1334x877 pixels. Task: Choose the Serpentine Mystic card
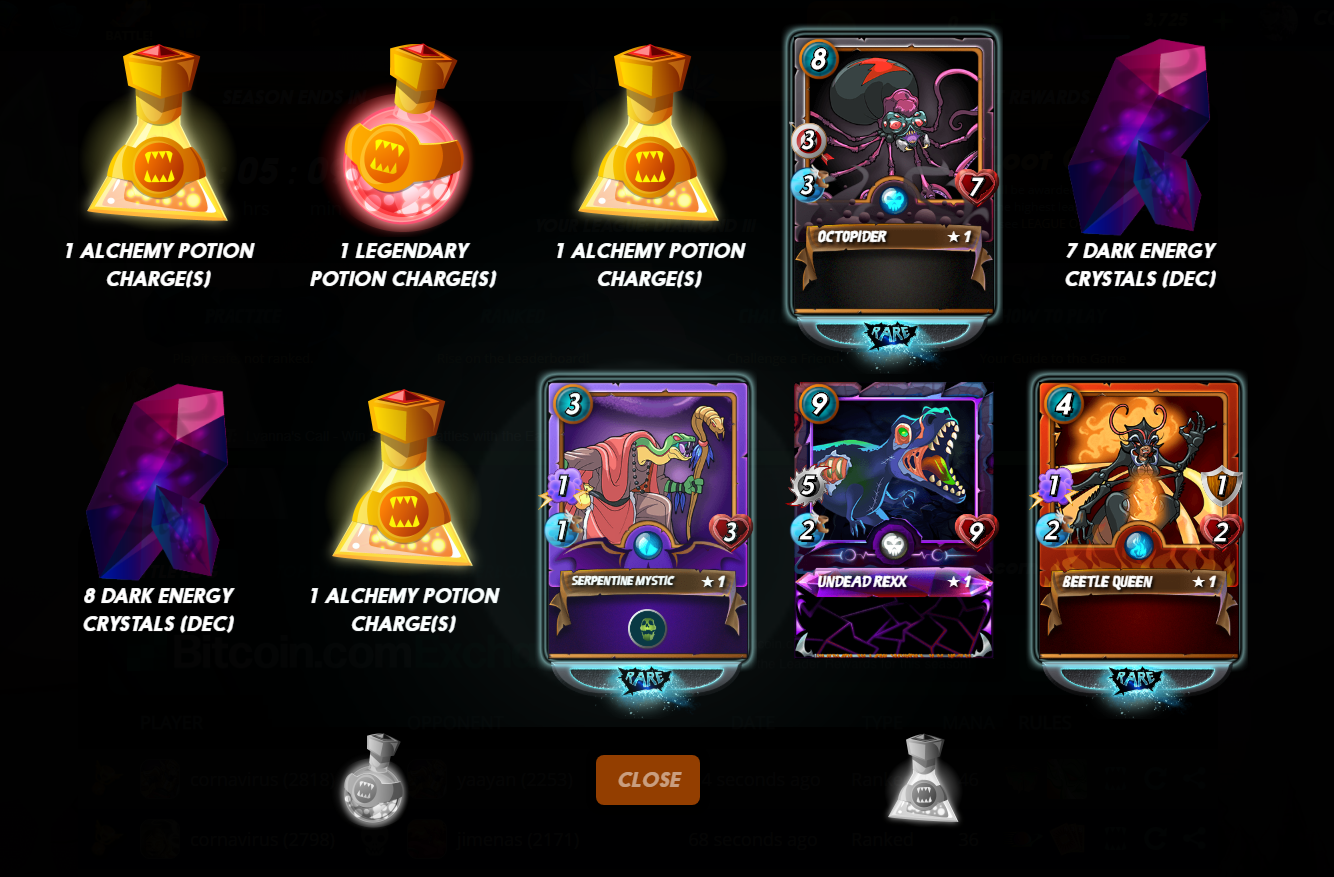tap(648, 520)
